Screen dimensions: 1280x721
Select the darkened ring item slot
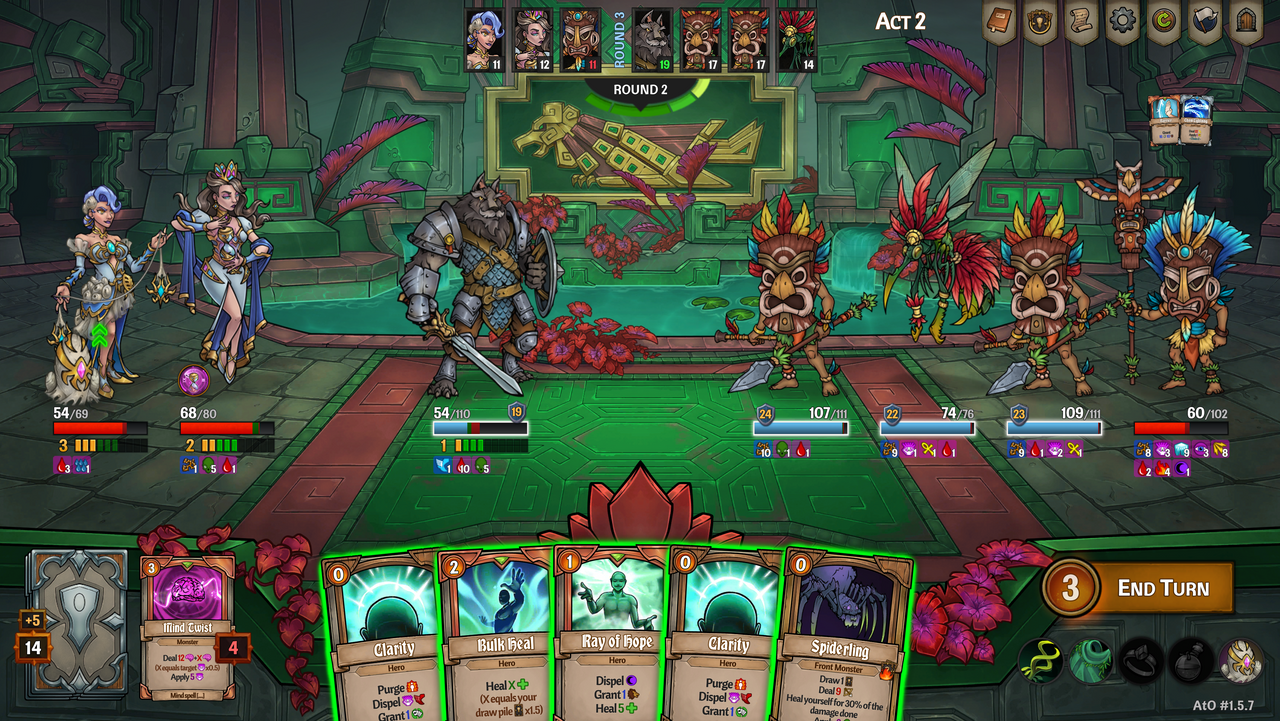click(1140, 662)
